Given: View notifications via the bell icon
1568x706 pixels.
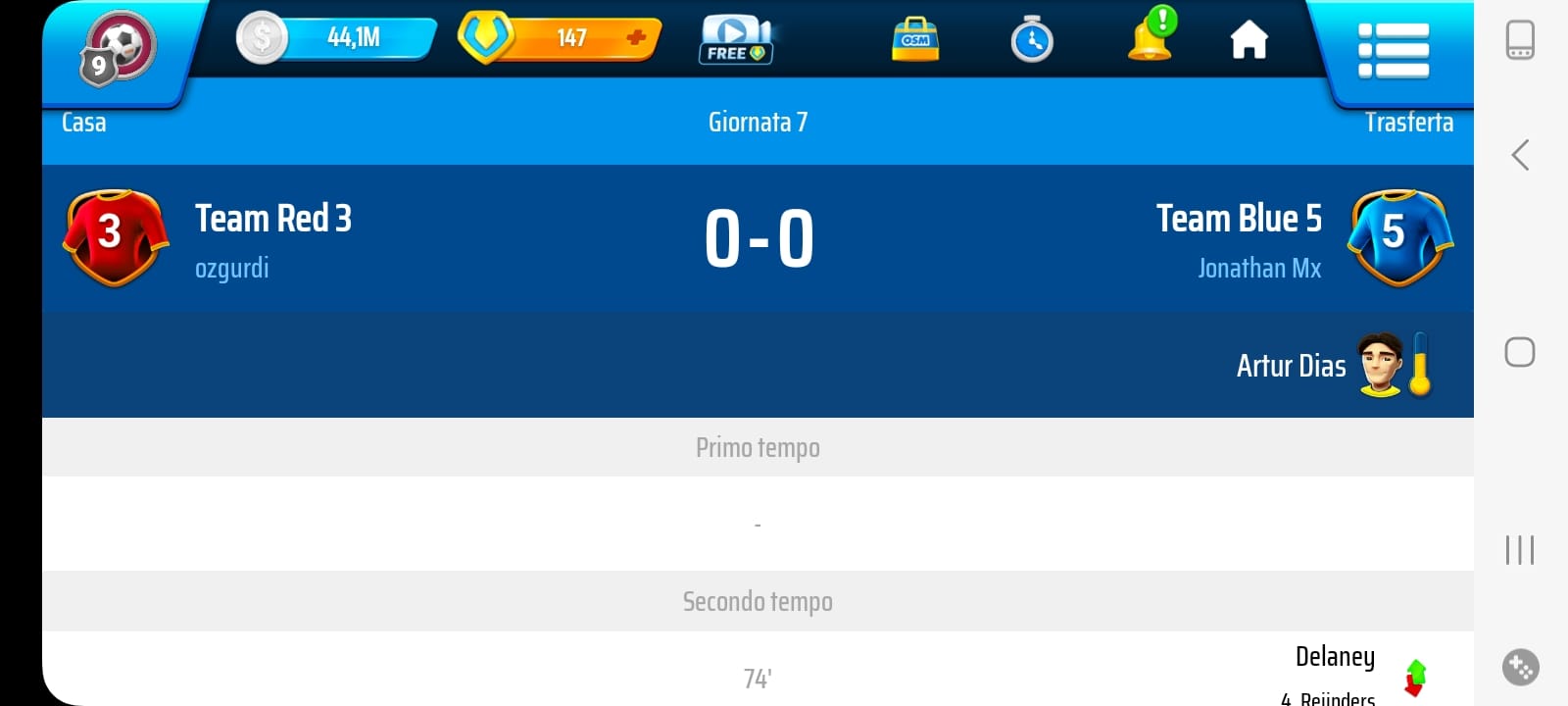Looking at the screenshot, I should 1151,37.
